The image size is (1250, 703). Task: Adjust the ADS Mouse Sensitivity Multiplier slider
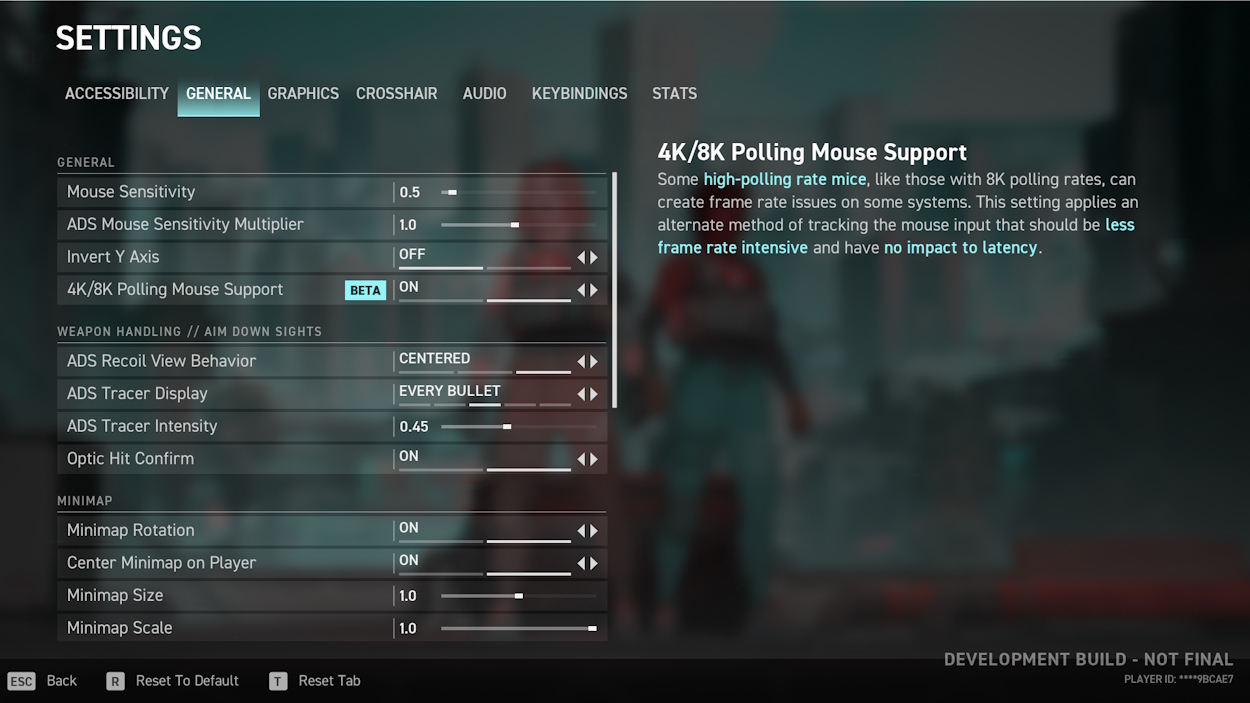[x=518, y=225]
